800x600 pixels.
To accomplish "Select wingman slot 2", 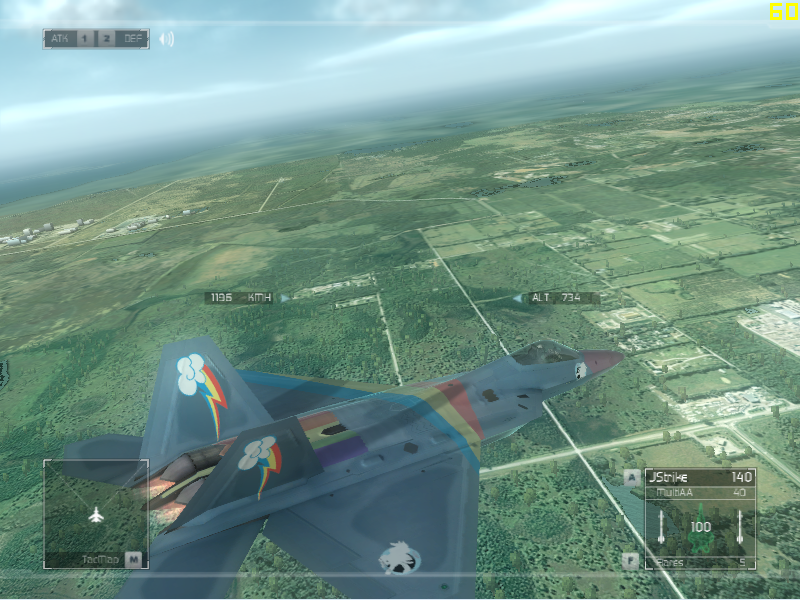I will 106,39.
